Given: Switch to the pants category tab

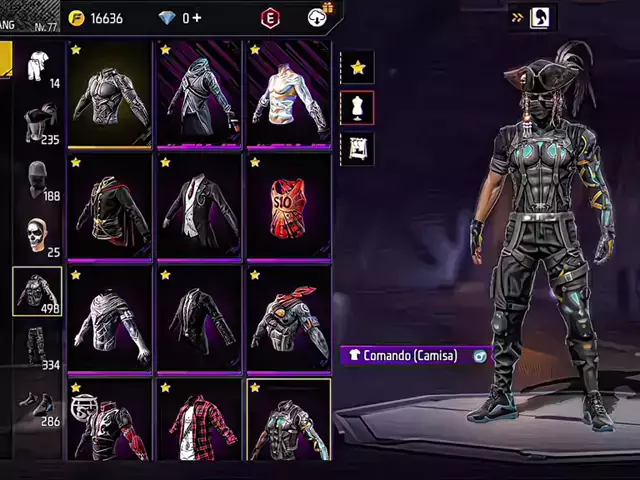Looking at the screenshot, I should click(38, 347).
